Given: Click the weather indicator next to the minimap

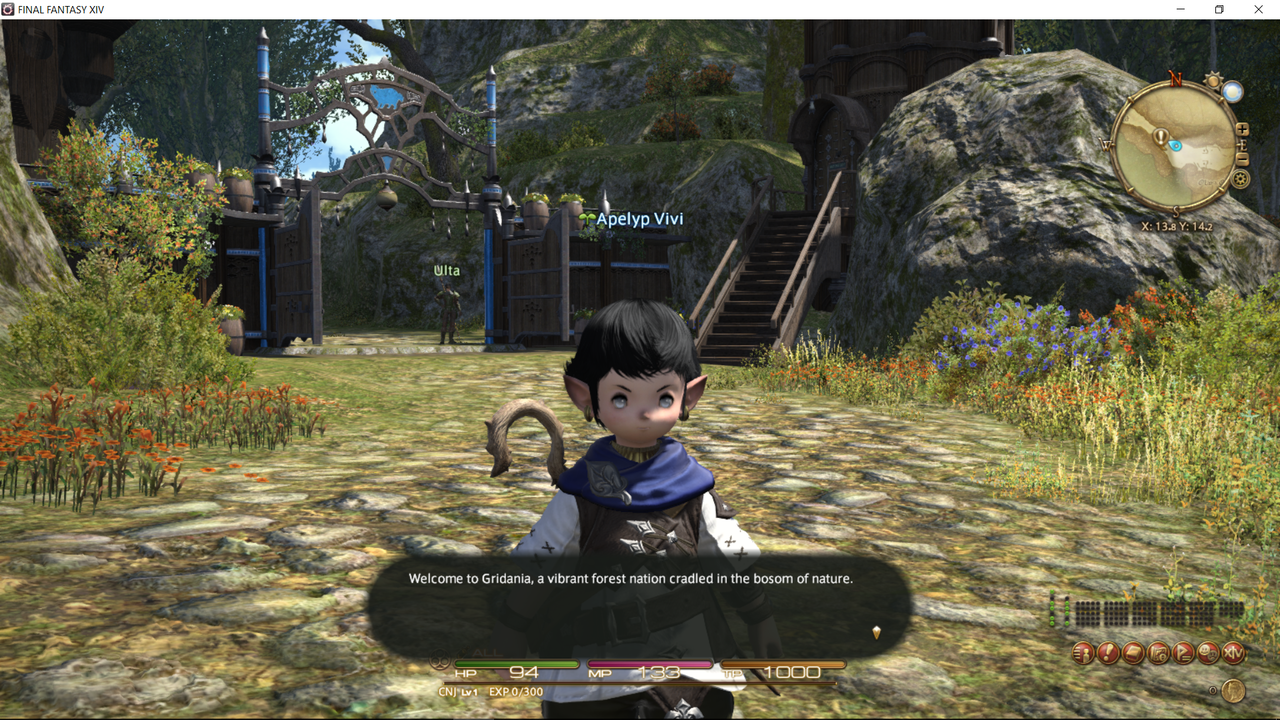Looking at the screenshot, I should tap(1233, 92).
